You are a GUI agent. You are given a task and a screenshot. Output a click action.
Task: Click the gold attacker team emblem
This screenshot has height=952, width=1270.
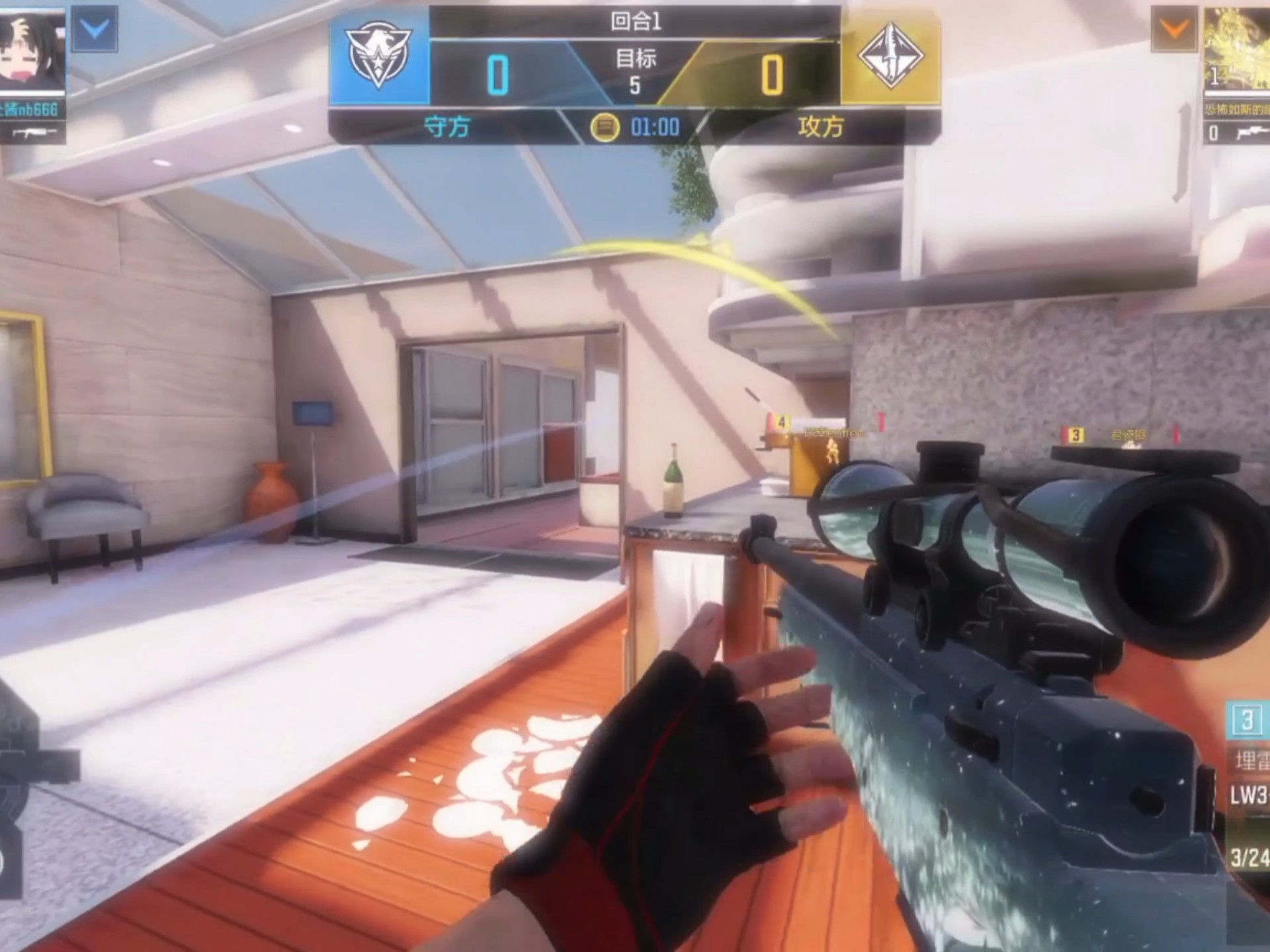(890, 56)
